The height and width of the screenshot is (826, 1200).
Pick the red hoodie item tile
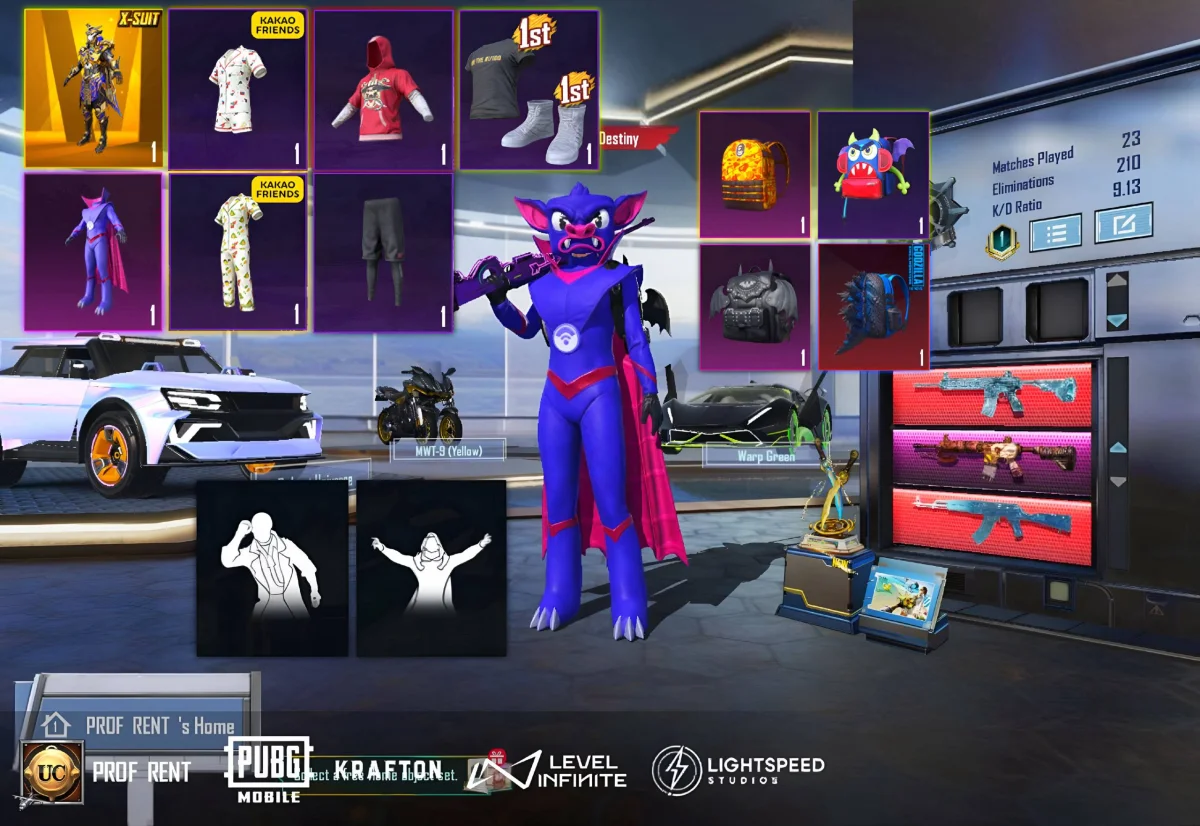point(384,89)
